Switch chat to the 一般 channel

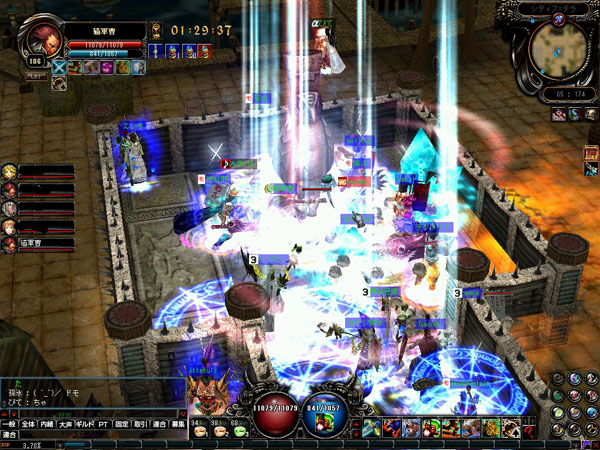[x=10, y=424]
